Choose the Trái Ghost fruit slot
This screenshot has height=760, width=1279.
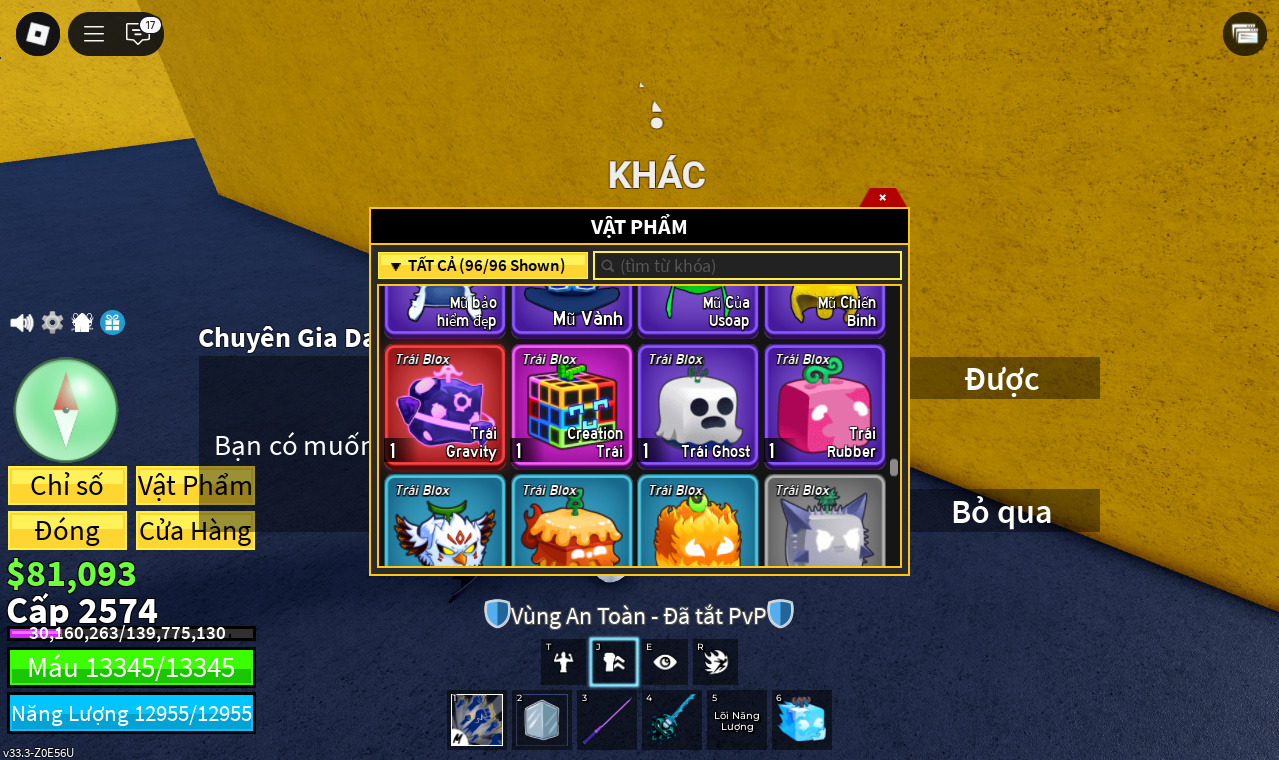(698, 405)
